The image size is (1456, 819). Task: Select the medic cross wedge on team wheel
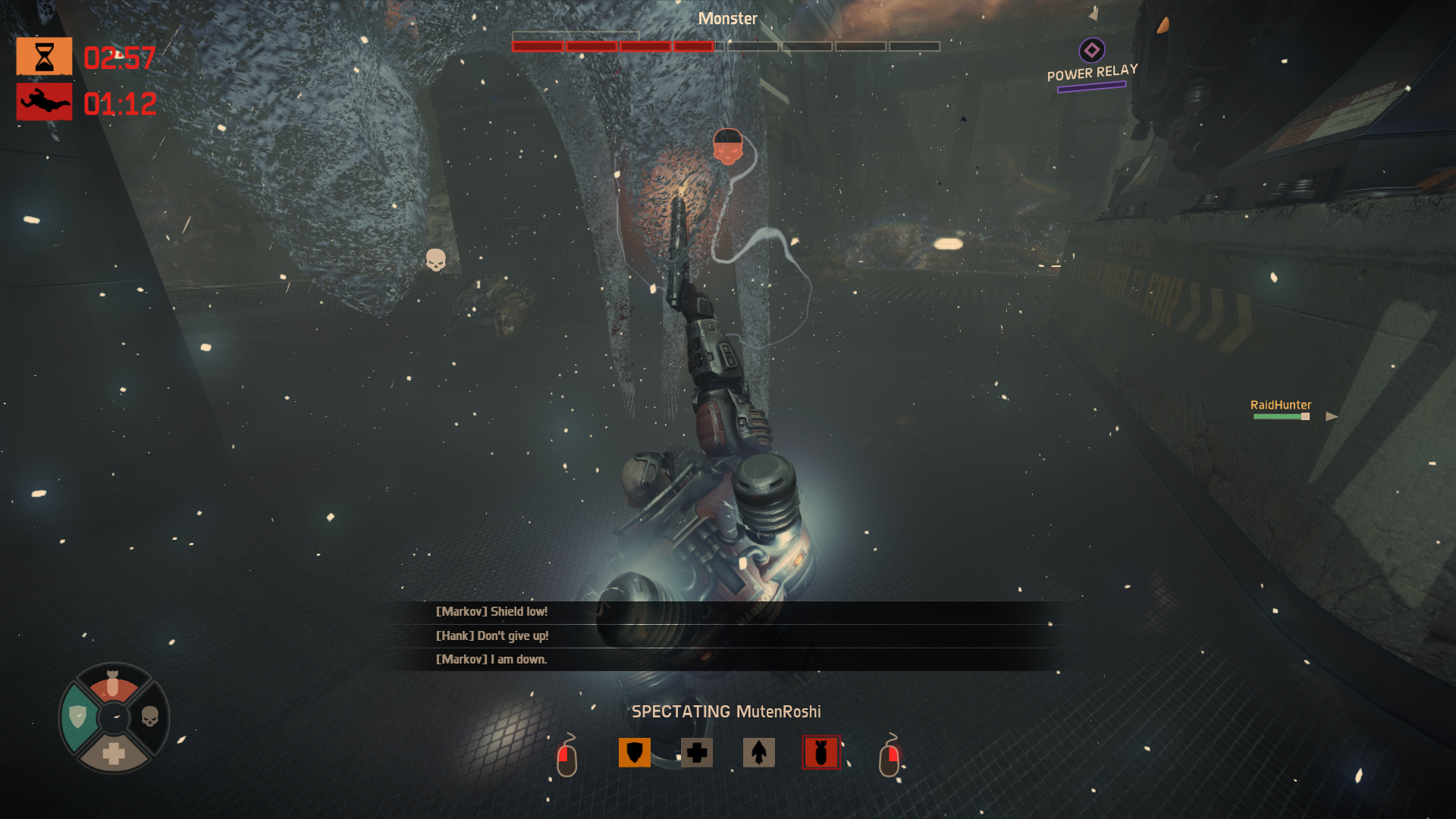click(x=114, y=753)
